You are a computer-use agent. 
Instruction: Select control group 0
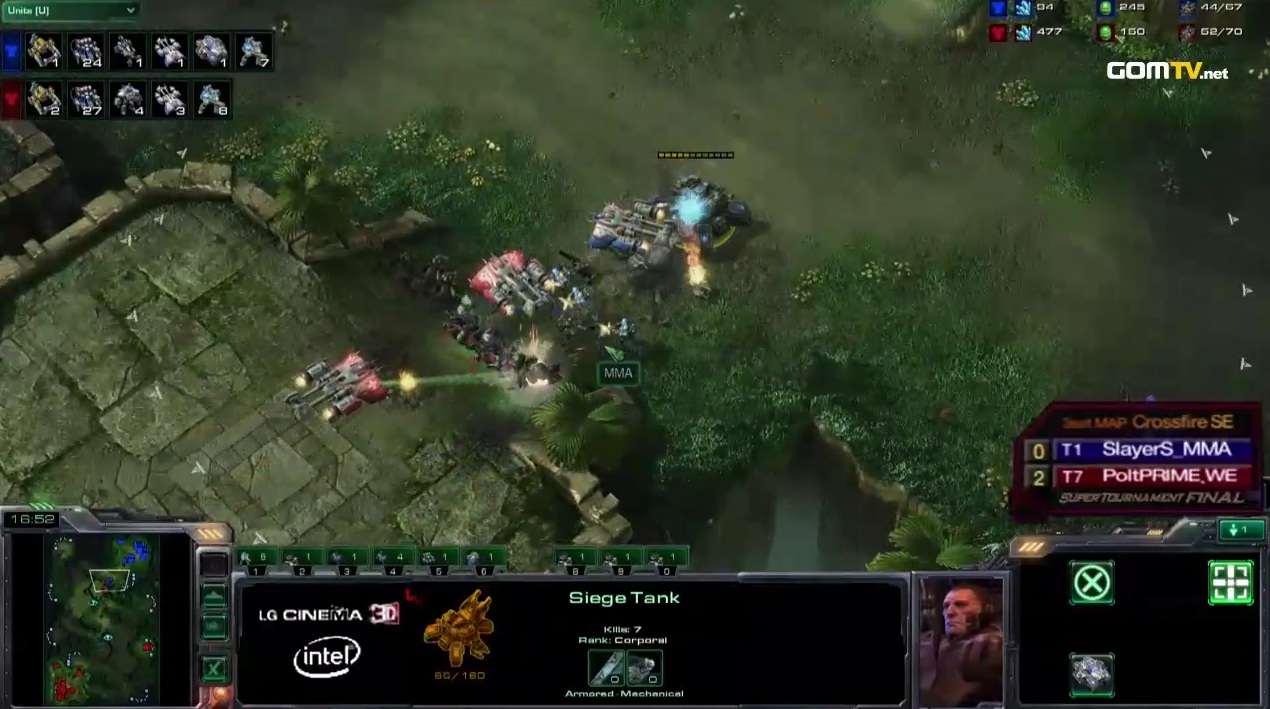(667, 558)
